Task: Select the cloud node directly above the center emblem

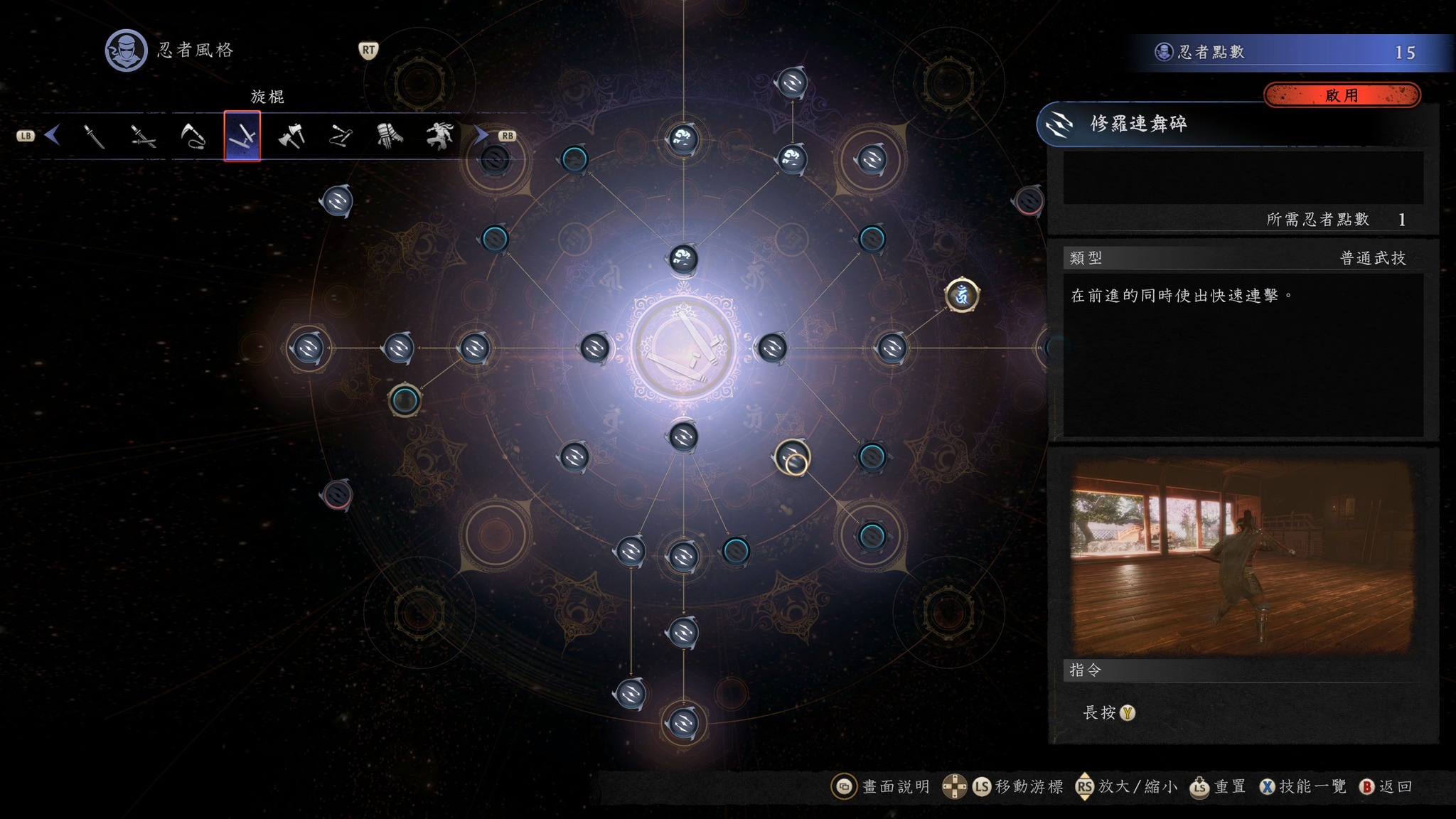Action: click(x=683, y=259)
